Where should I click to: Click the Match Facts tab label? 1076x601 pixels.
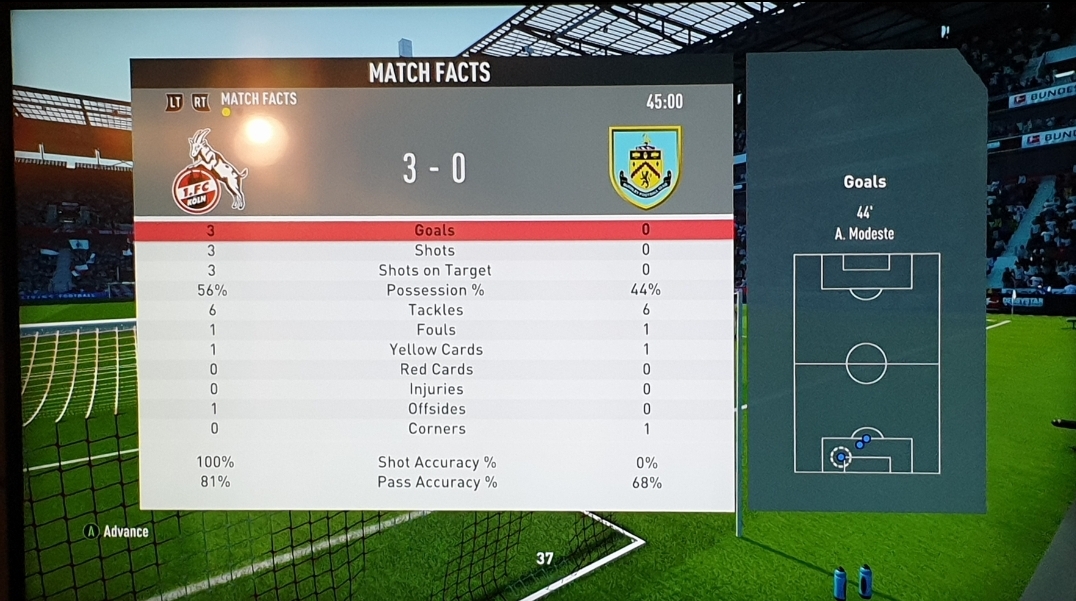pyautogui.click(x=258, y=99)
